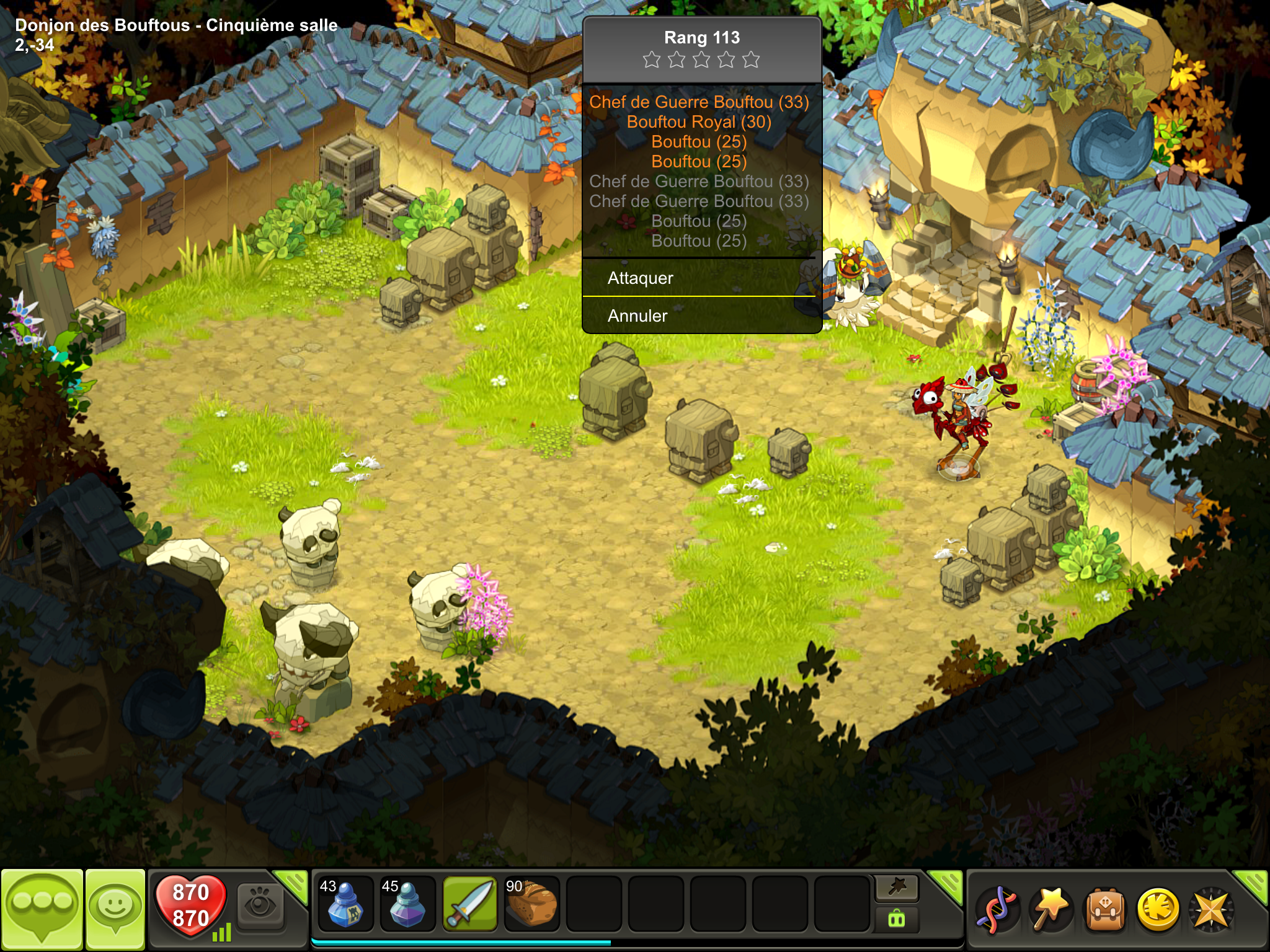Open the map compass star icon
Image resolution: width=1270 pixels, height=952 pixels.
click(1210, 910)
